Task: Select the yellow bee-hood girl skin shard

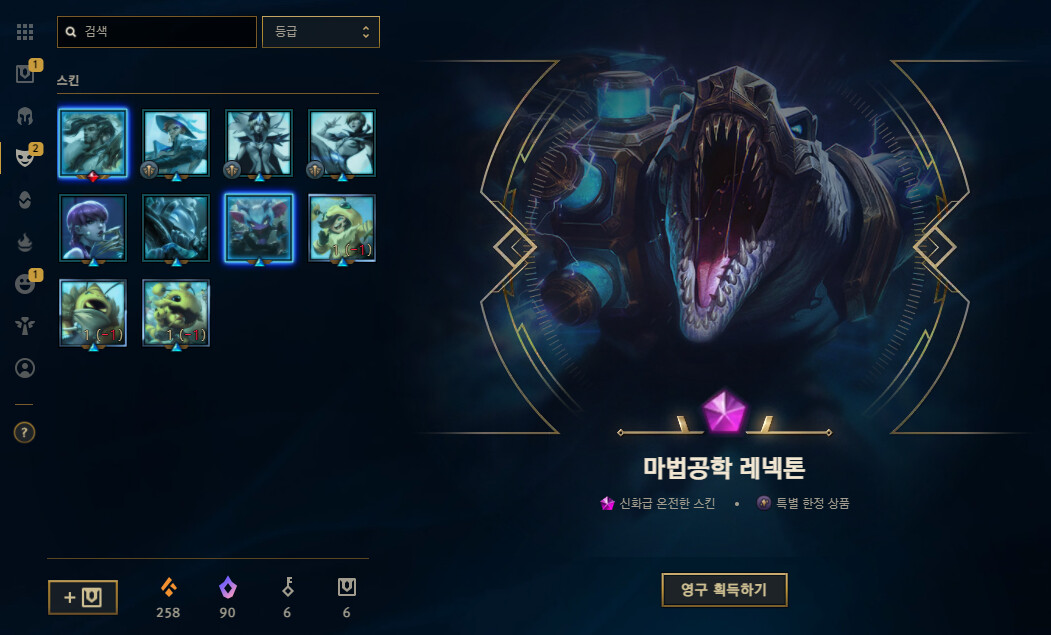Action: point(342,228)
